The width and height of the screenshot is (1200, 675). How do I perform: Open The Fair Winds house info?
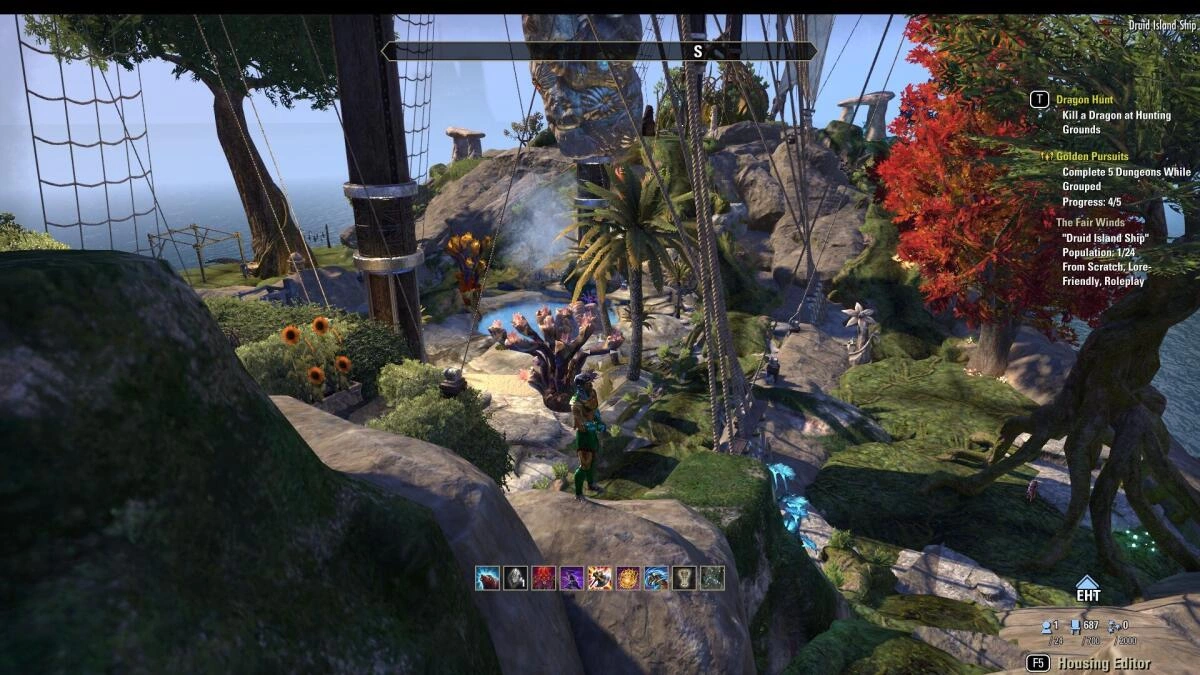tap(1093, 223)
